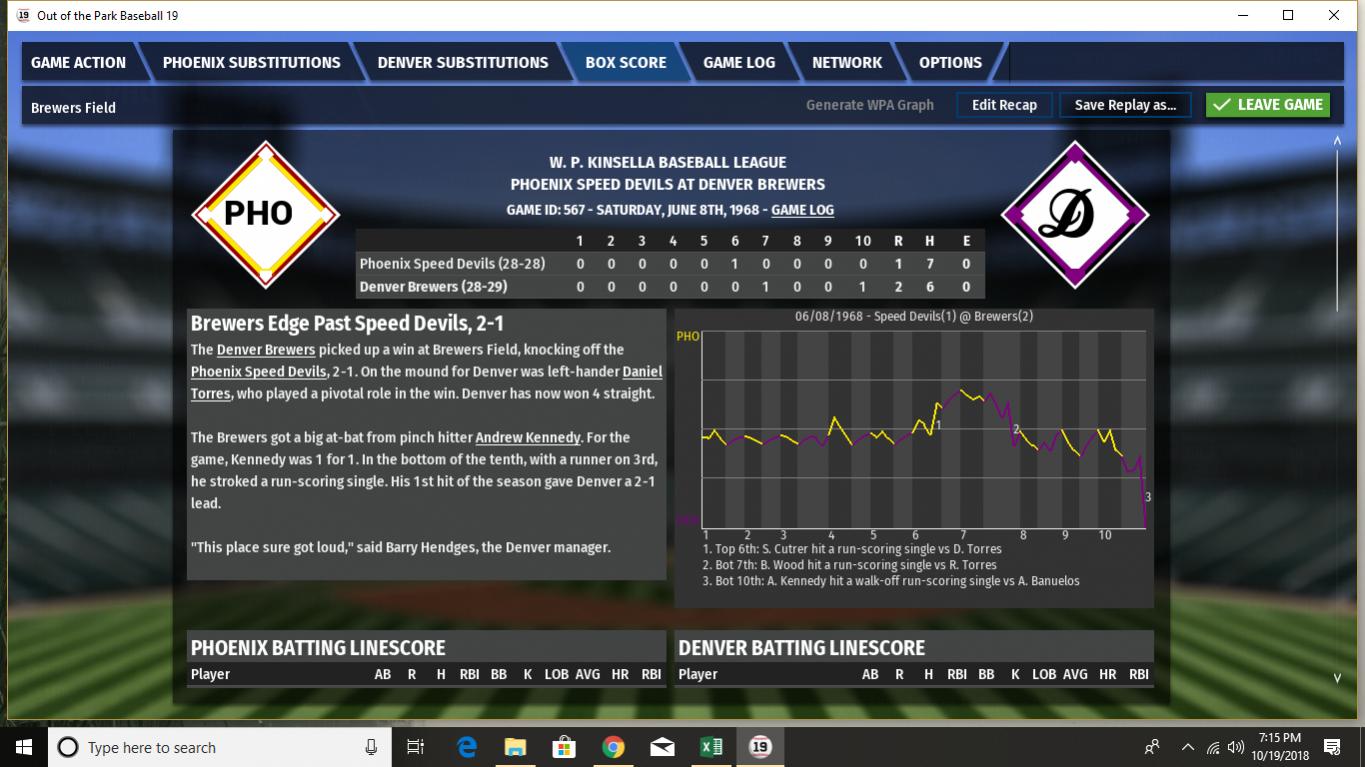Switch to the Game Action tab
The height and width of the screenshot is (767, 1365).
[78, 62]
